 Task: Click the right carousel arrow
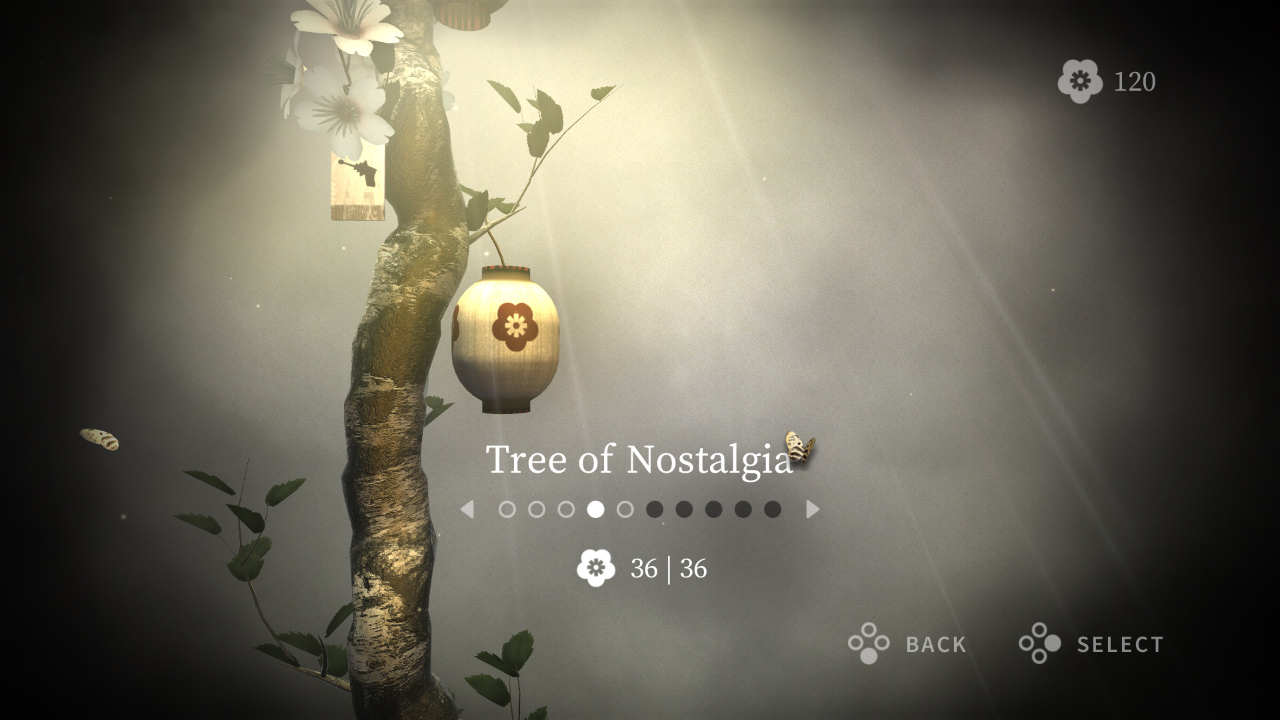tap(813, 510)
